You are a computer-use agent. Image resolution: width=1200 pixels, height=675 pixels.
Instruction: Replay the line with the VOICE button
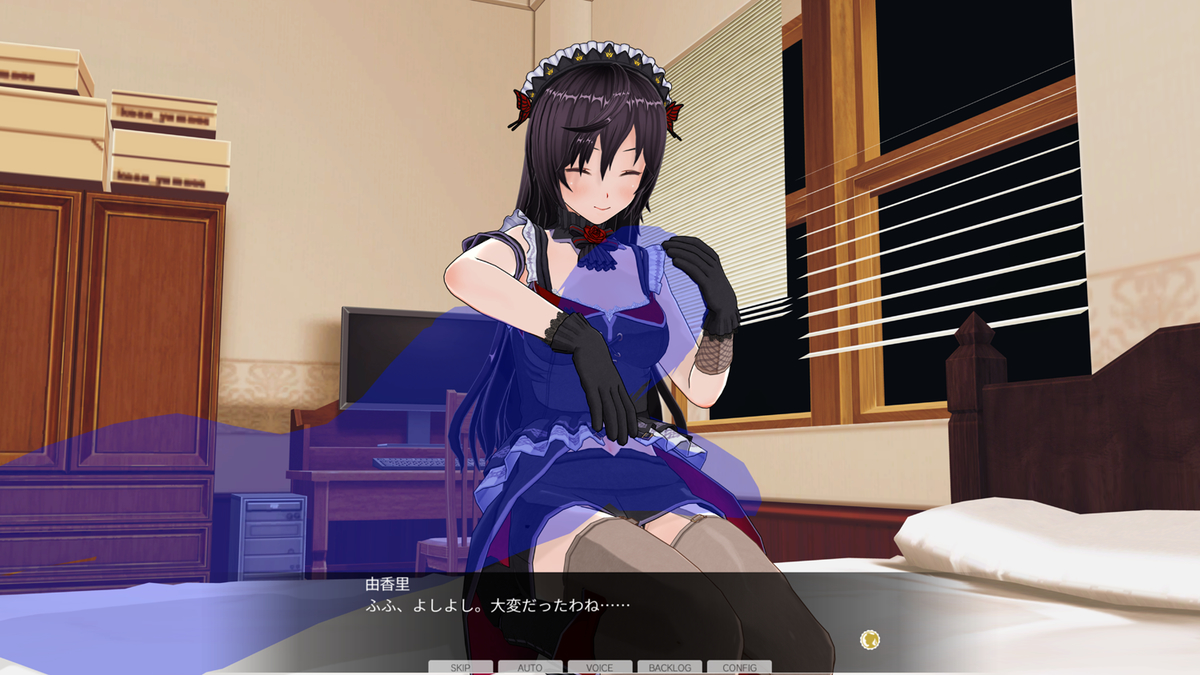600,667
